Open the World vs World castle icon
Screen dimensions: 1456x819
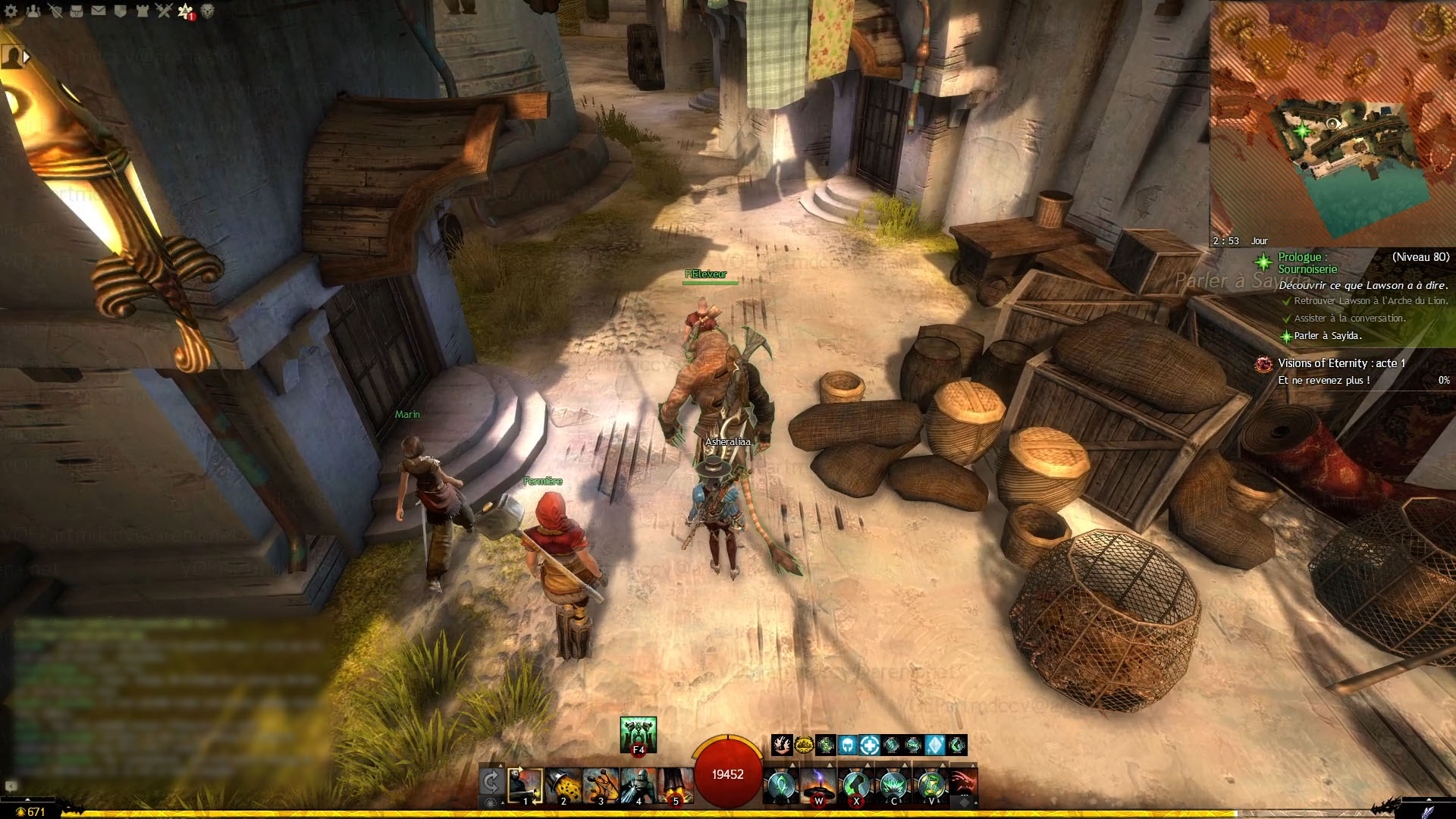142,11
